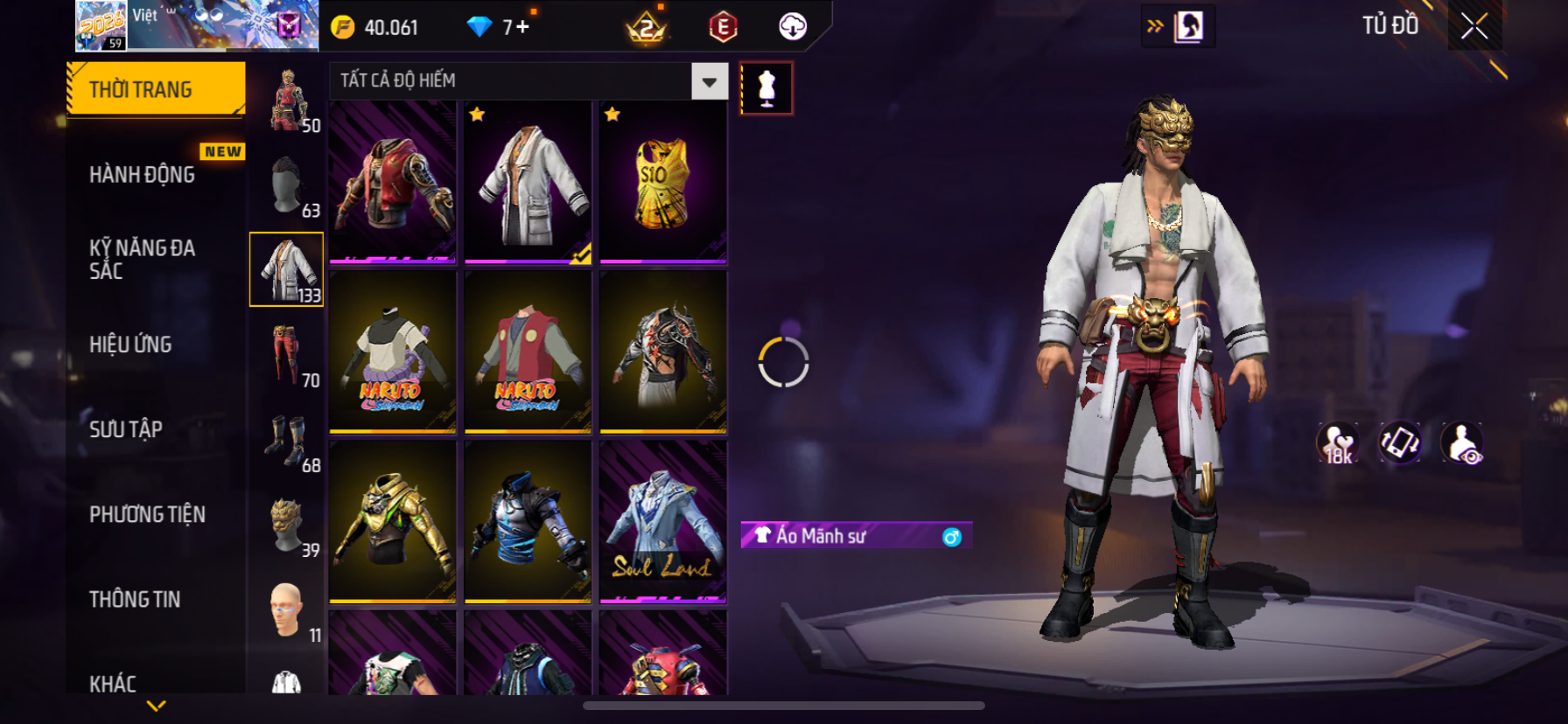Select the gold armor top item

point(393,522)
